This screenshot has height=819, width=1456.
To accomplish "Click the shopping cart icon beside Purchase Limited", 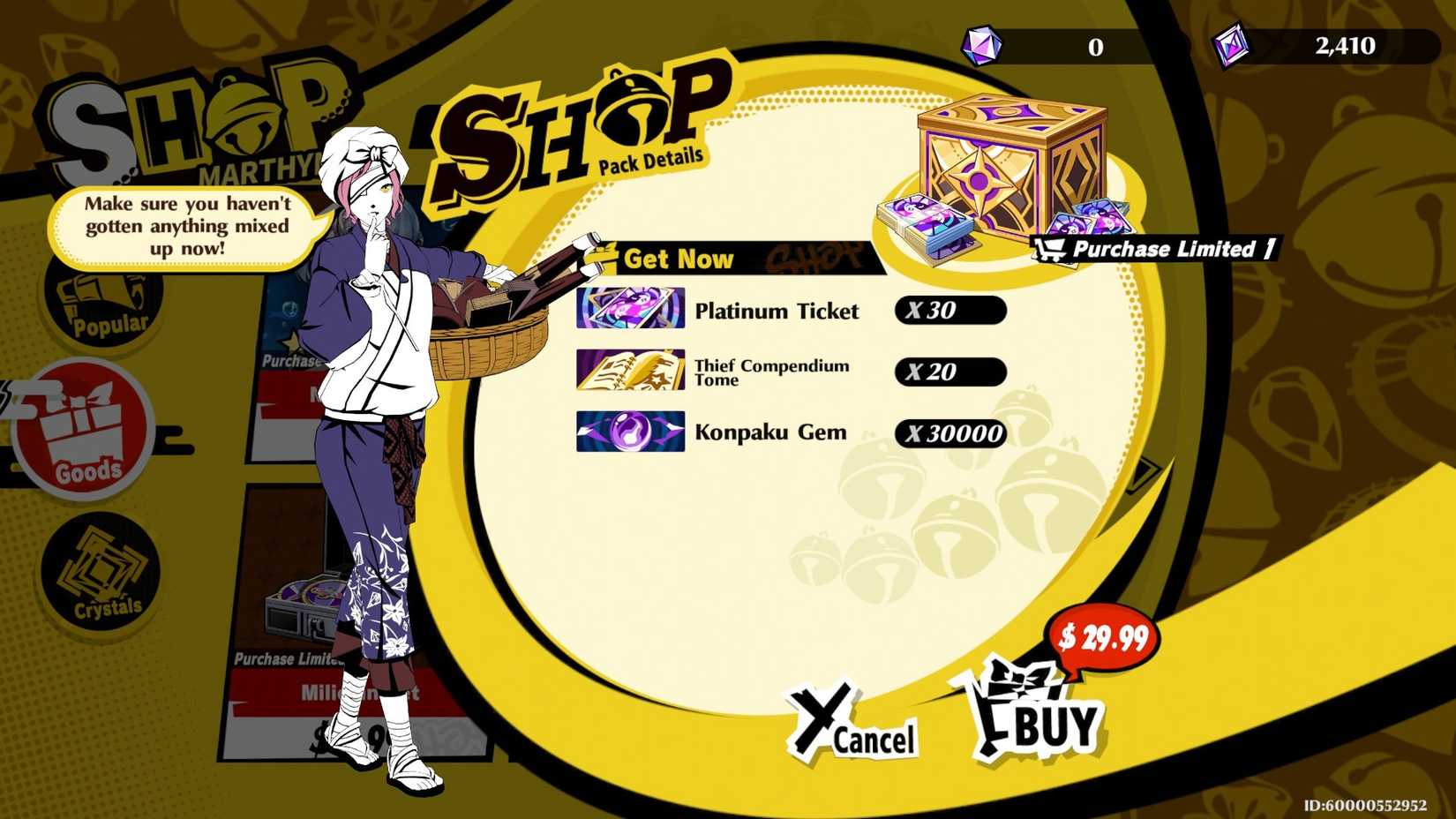I will pyautogui.click(x=1050, y=249).
